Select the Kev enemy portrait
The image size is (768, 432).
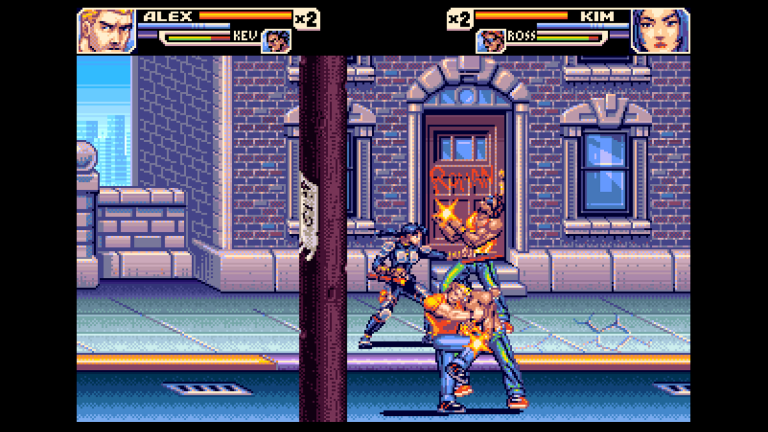pos(276,41)
